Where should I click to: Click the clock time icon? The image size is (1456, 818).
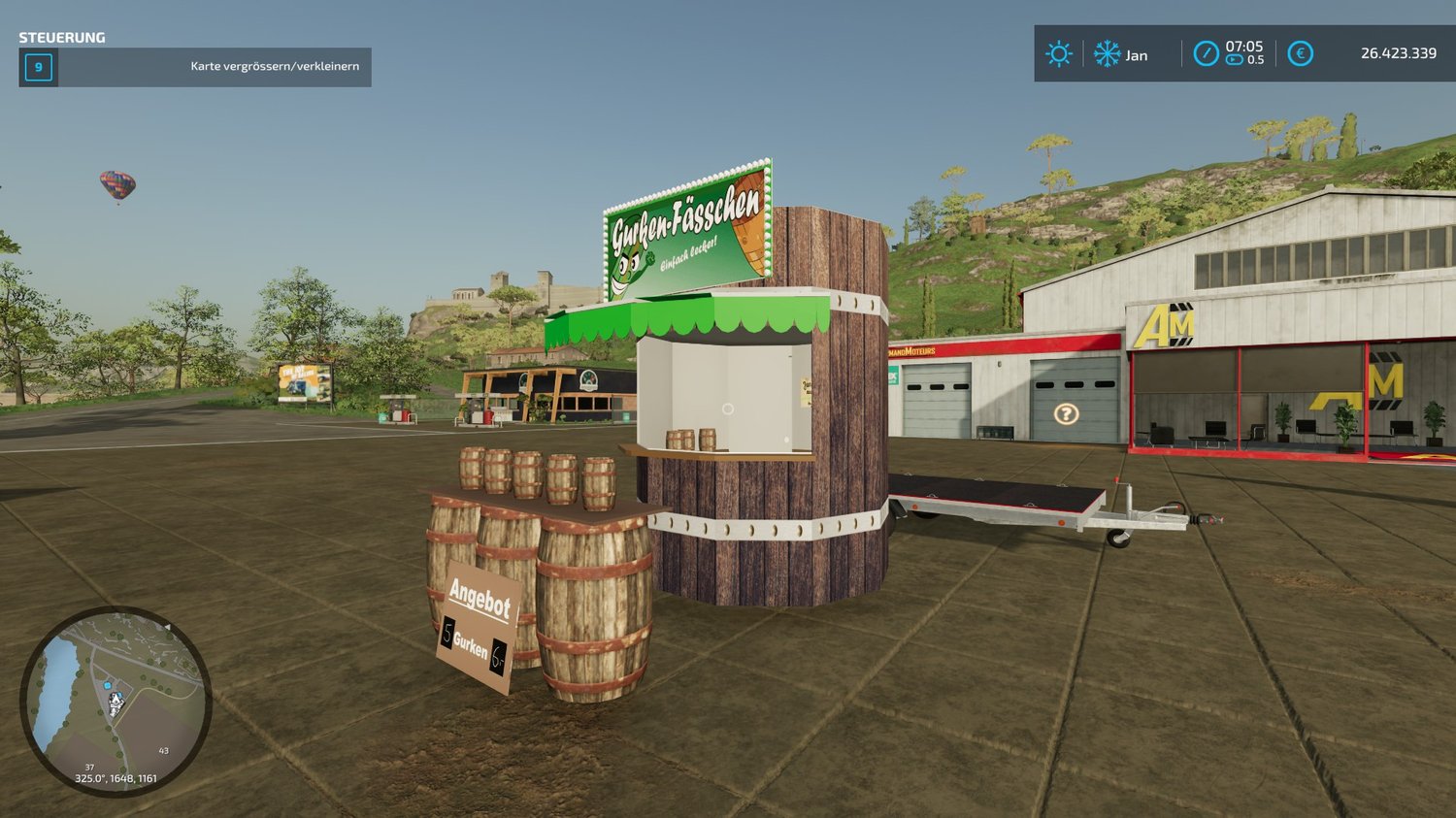pos(1206,53)
